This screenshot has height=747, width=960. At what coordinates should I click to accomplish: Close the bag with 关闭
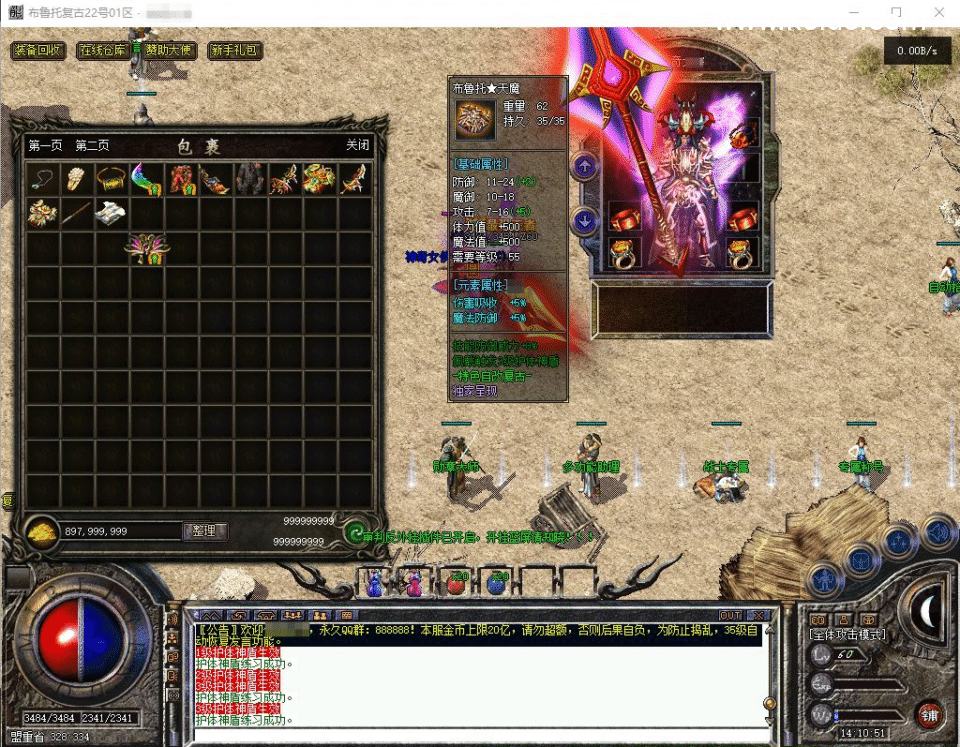[x=357, y=146]
